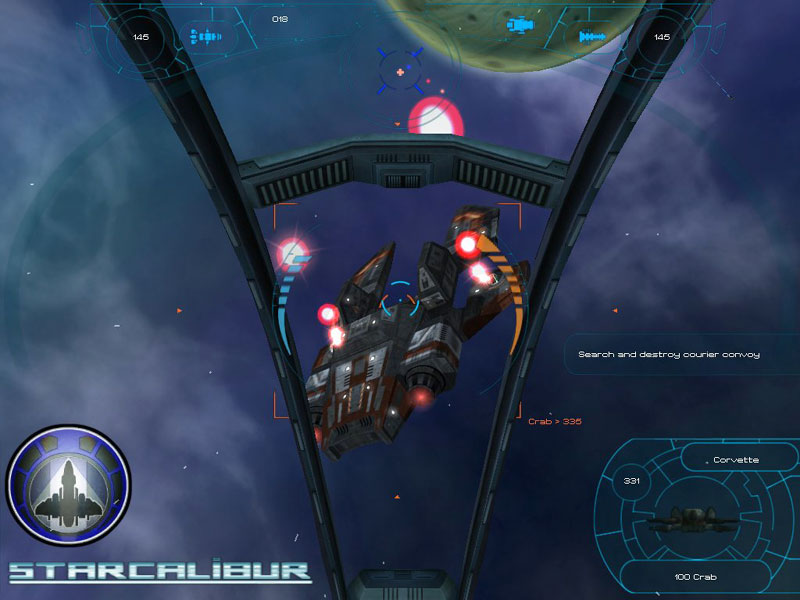Select the 100 Crab target panel
The image size is (800, 600).
click(694, 577)
